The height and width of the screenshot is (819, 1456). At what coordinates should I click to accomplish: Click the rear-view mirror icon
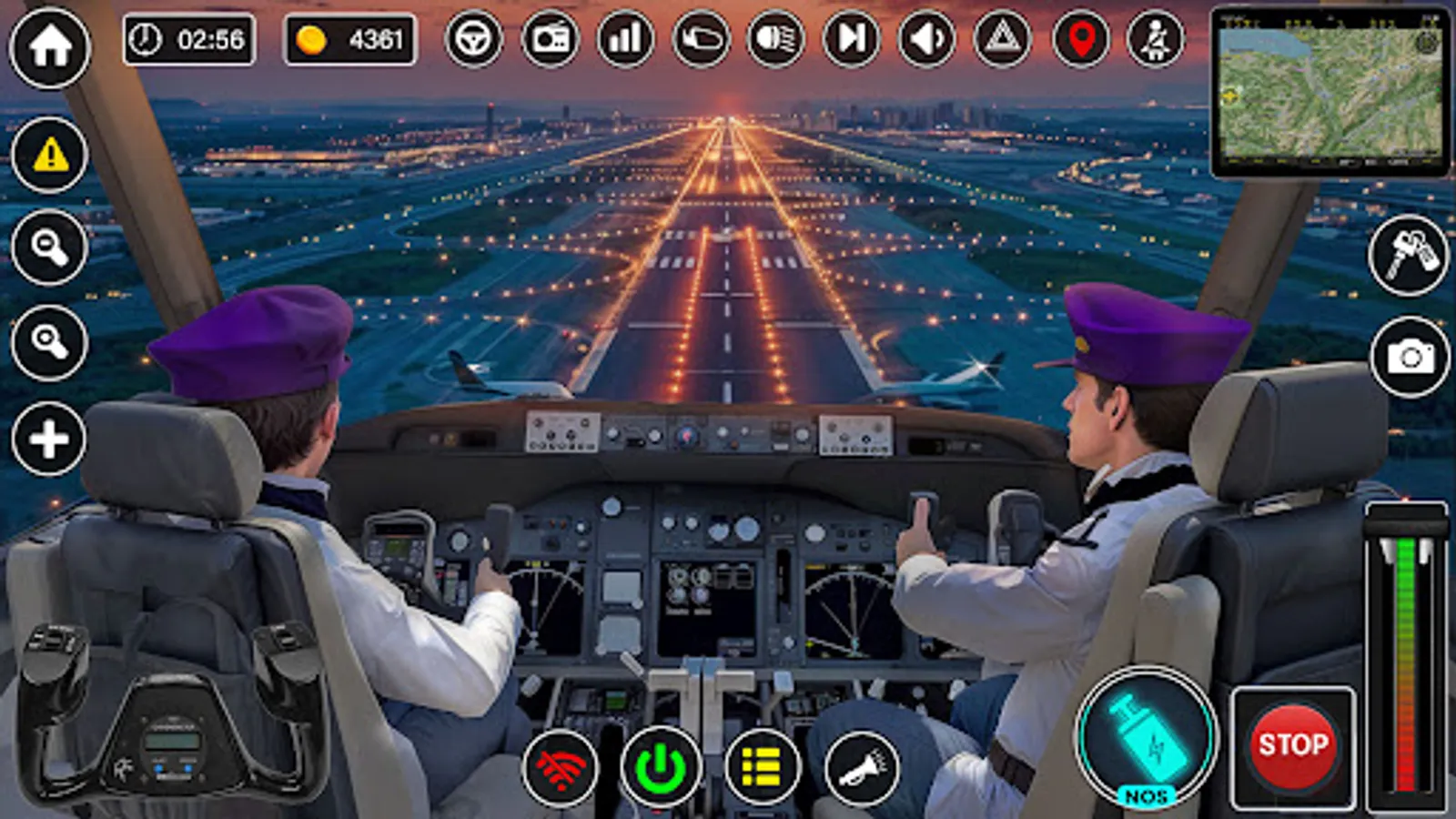coord(701,40)
